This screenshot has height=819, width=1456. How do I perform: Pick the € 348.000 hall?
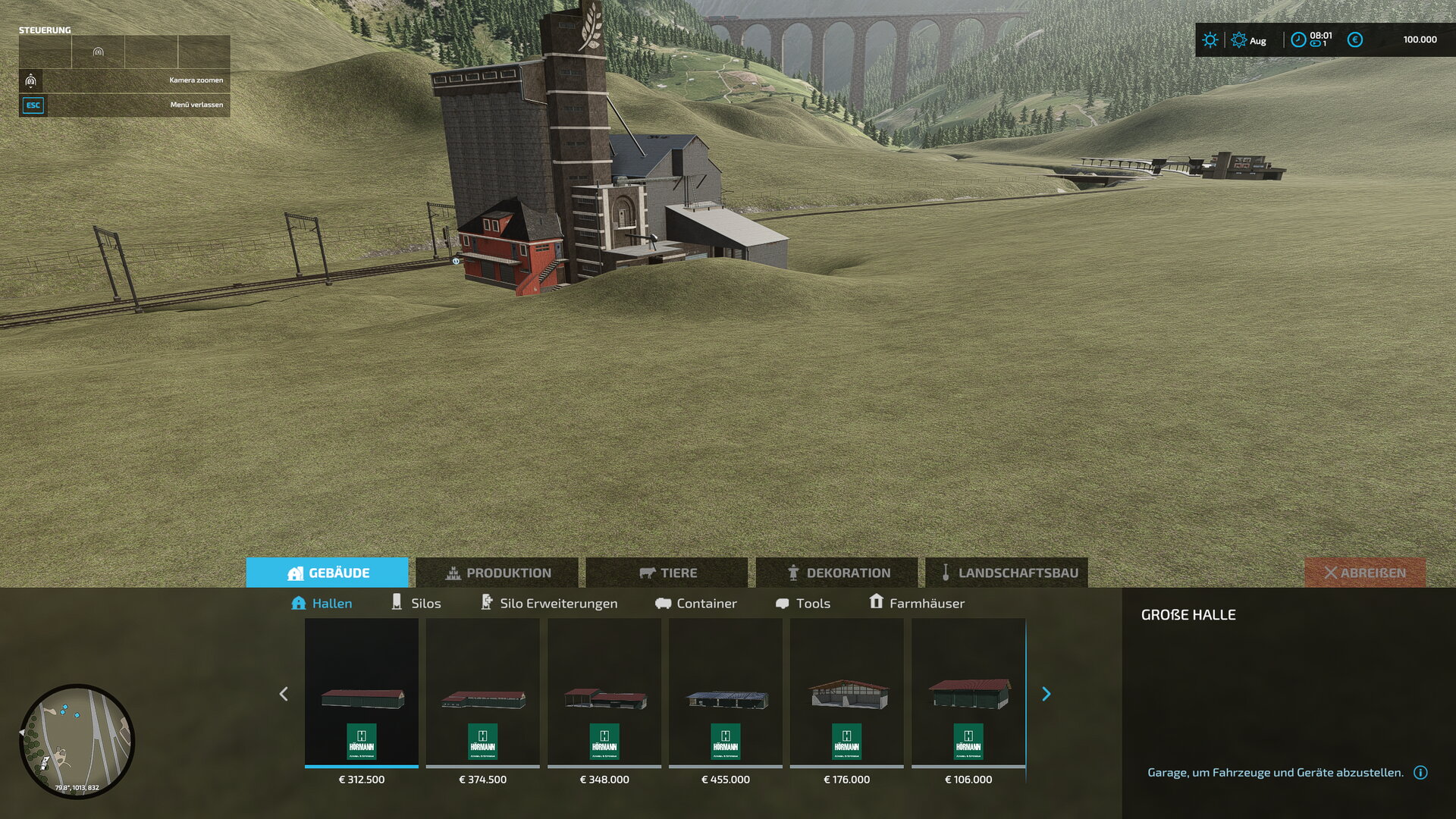pyautogui.click(x=604, y=694)
